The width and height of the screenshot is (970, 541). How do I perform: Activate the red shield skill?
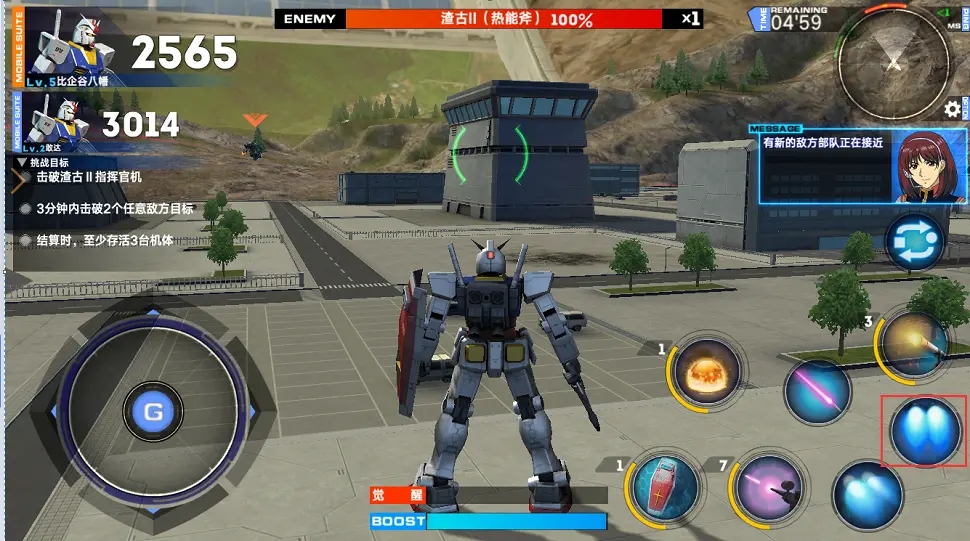click(x=661, y=487)
